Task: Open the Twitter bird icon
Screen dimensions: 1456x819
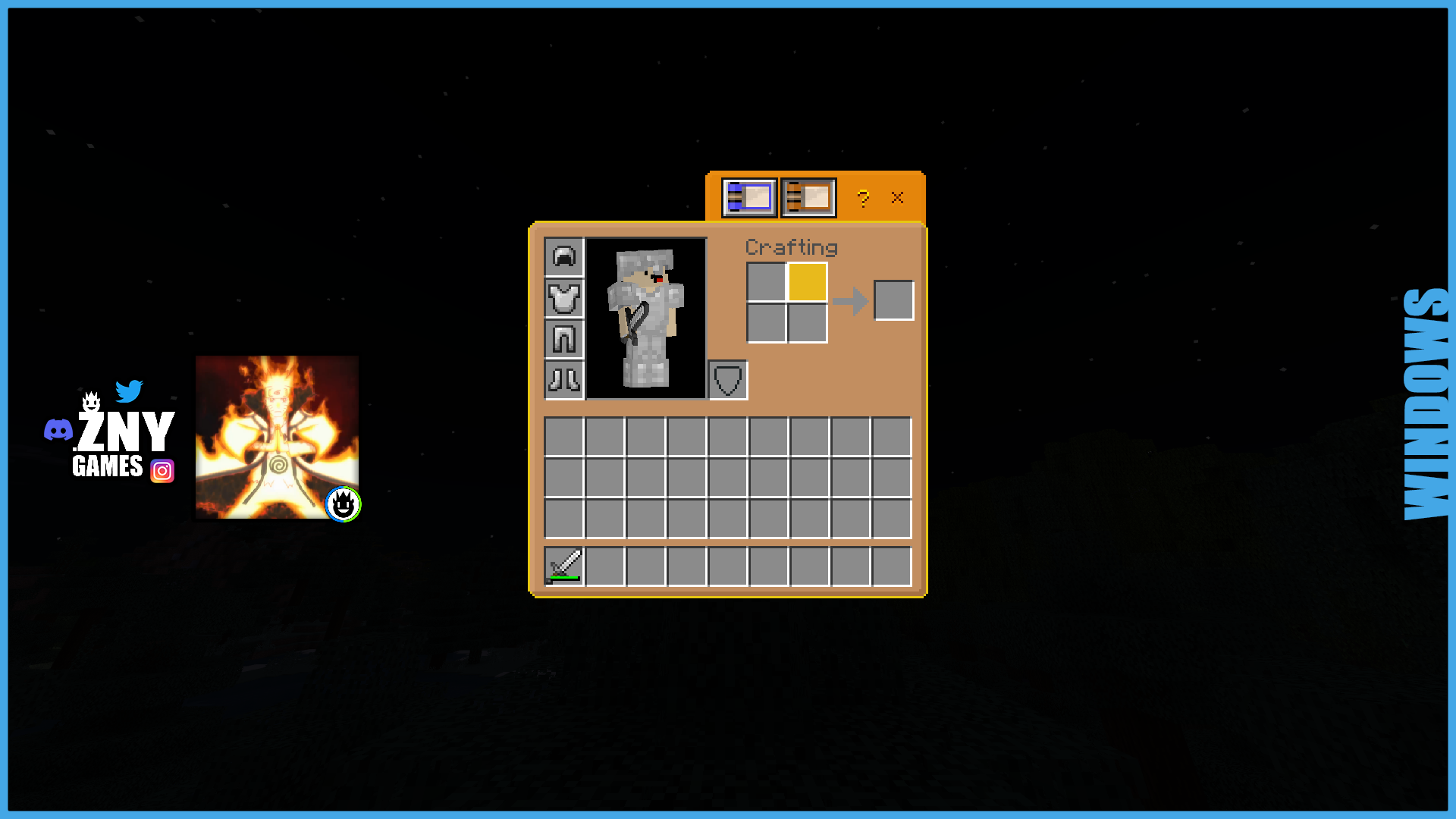Action: (130, 391)
